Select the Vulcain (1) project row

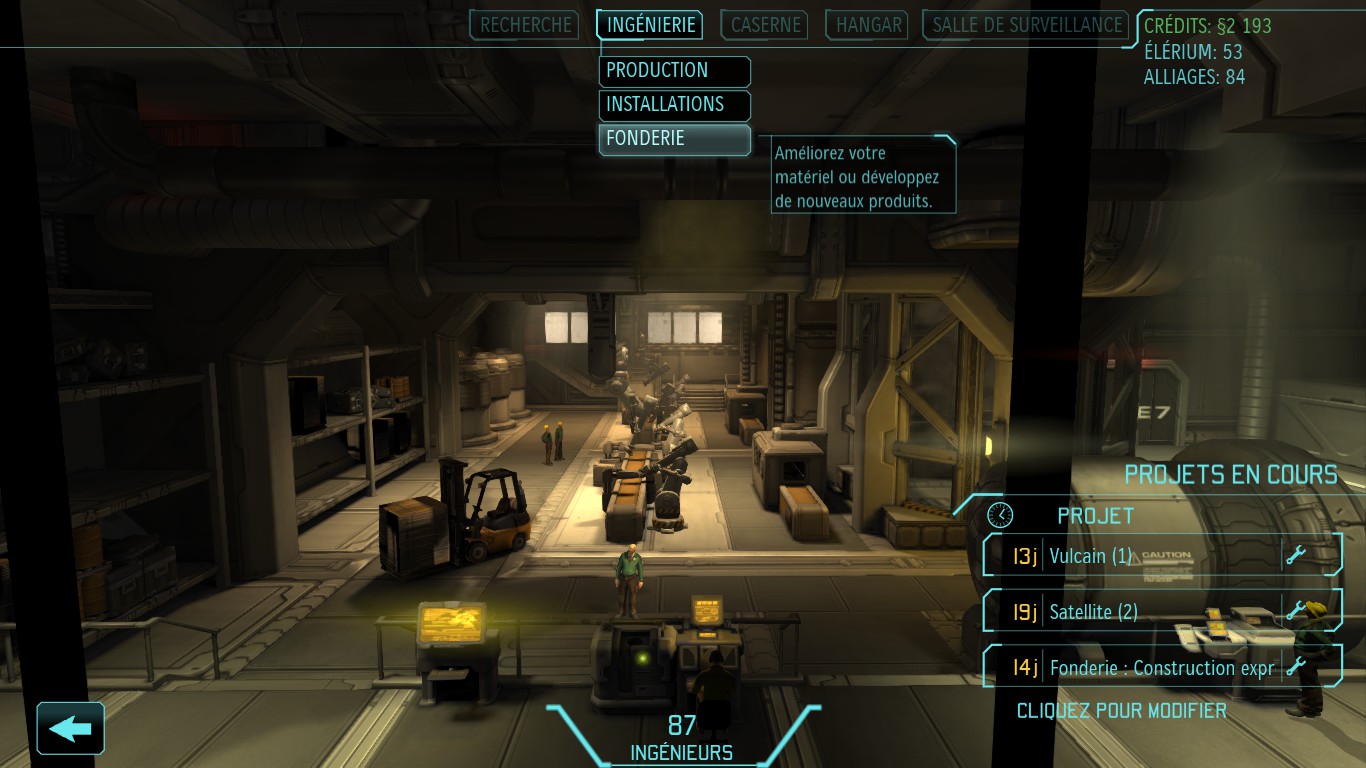(1162, 555)
